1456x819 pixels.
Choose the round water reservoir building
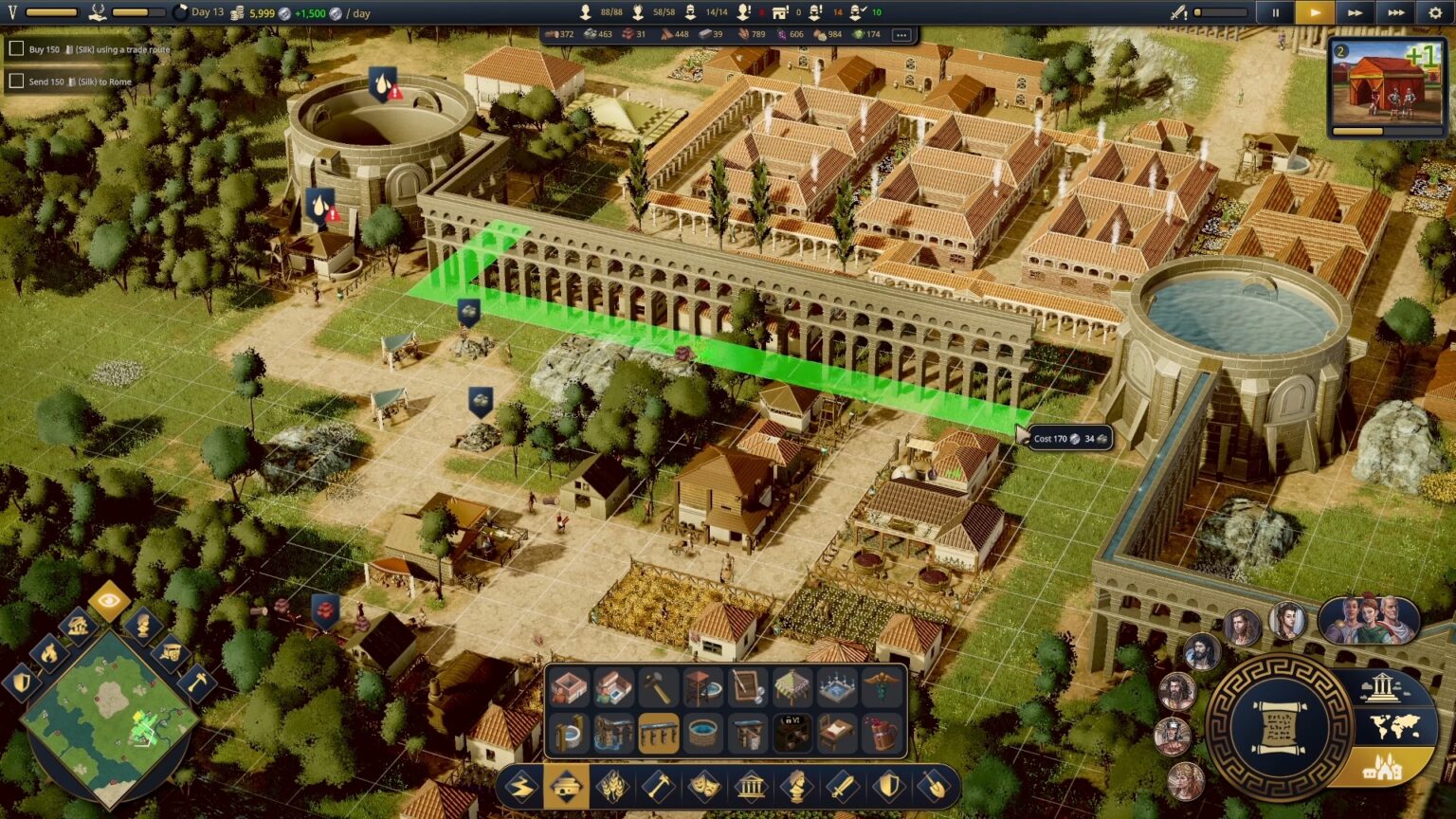pyautogui.click(x=702, y=734)
